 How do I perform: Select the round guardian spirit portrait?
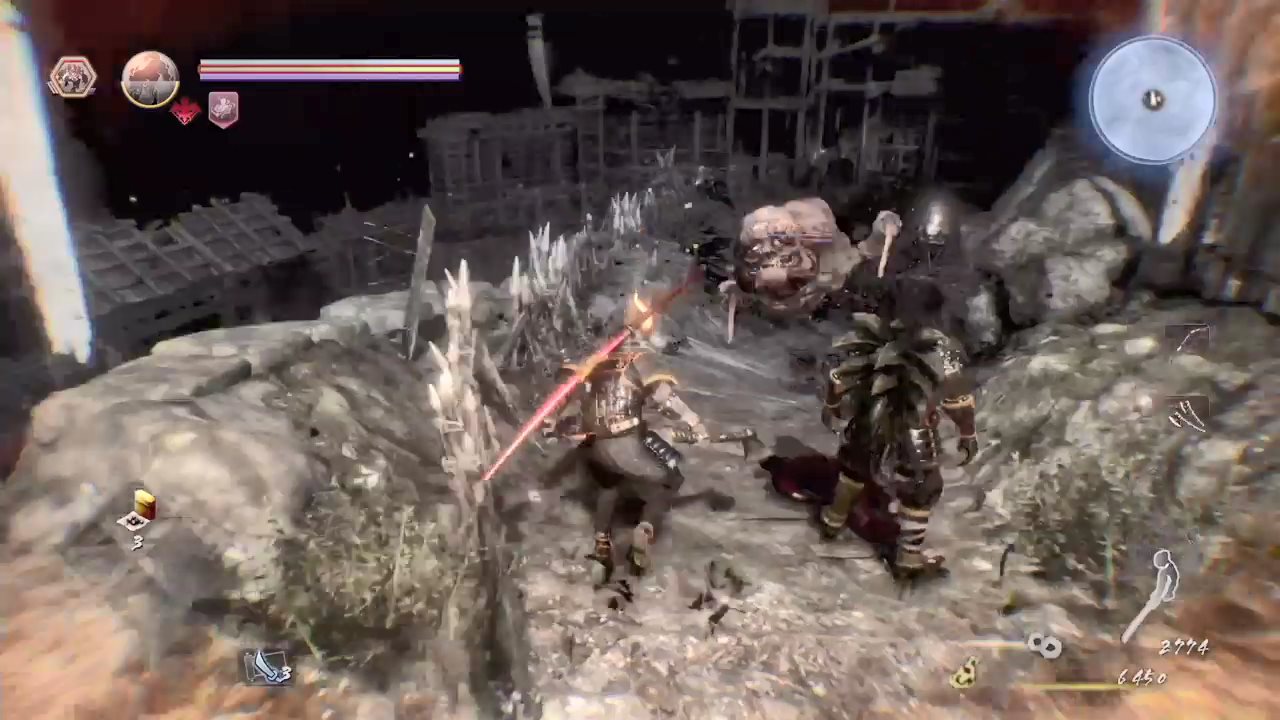150,79
